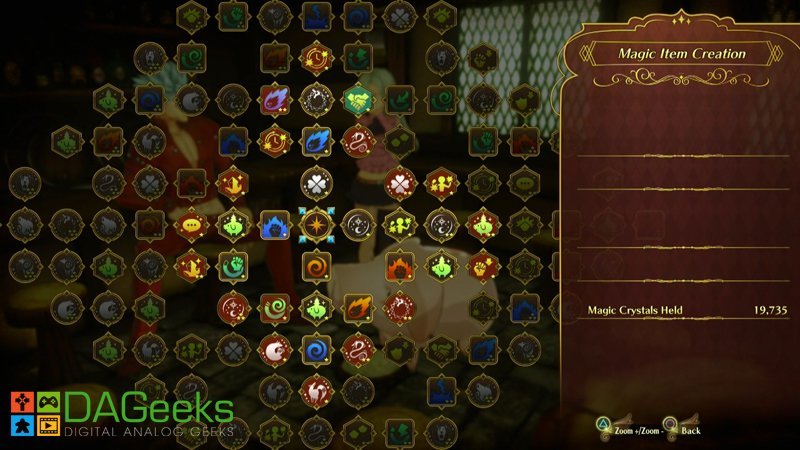Choose the orange swirl magic item
800x450 pixels.
[316, 267]
